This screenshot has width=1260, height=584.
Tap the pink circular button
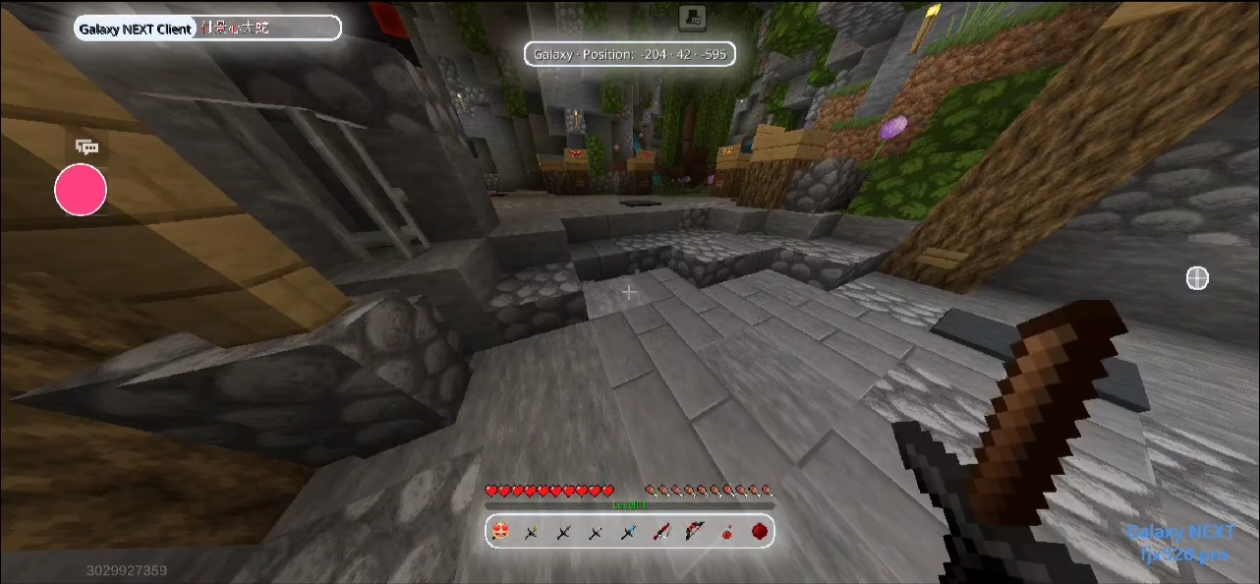pyautogui.click(x=80, y=190)
